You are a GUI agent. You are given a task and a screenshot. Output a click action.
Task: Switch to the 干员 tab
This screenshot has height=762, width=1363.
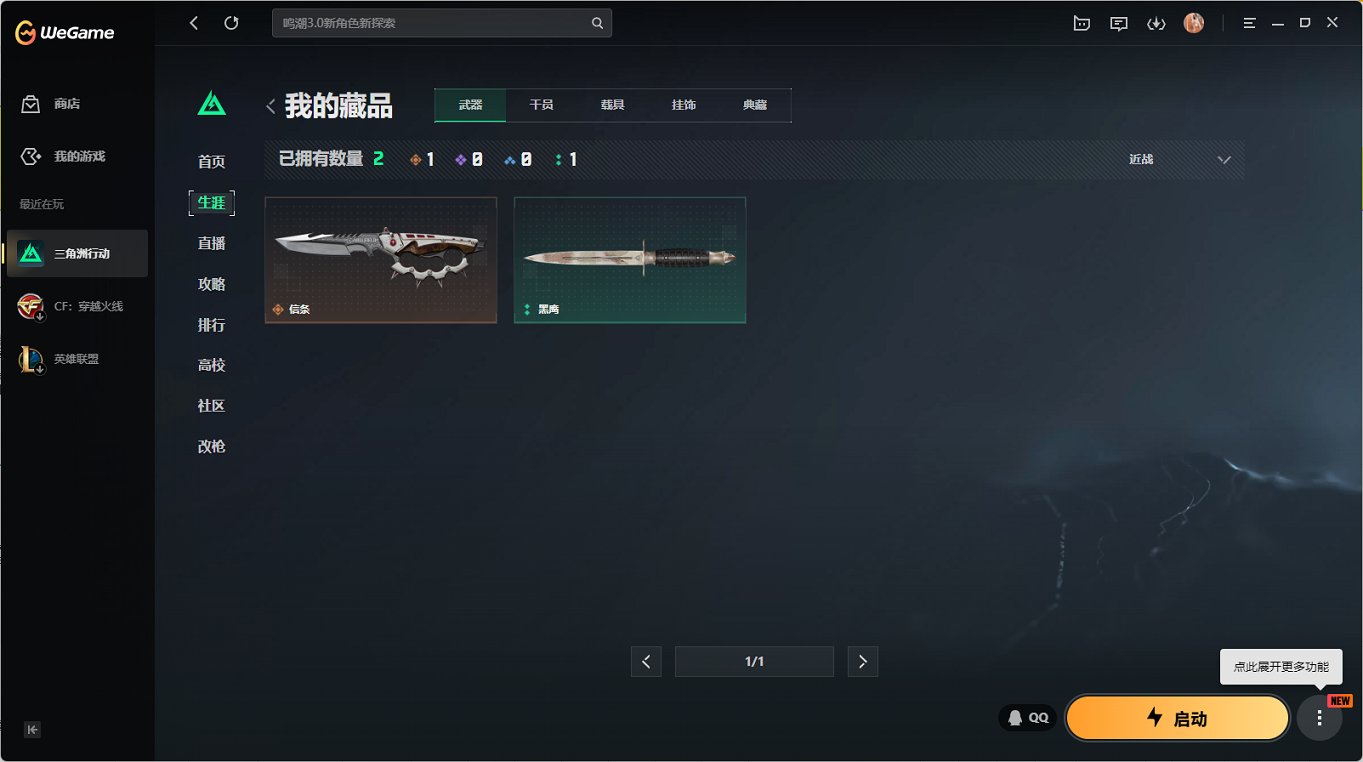point(541,104)
